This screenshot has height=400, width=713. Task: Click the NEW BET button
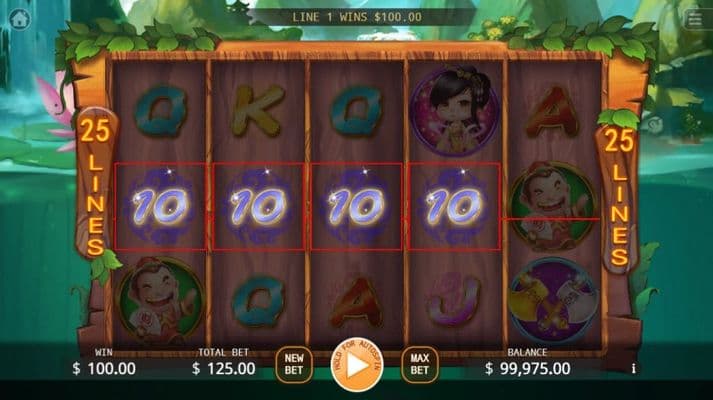click(x=294, y=363)
